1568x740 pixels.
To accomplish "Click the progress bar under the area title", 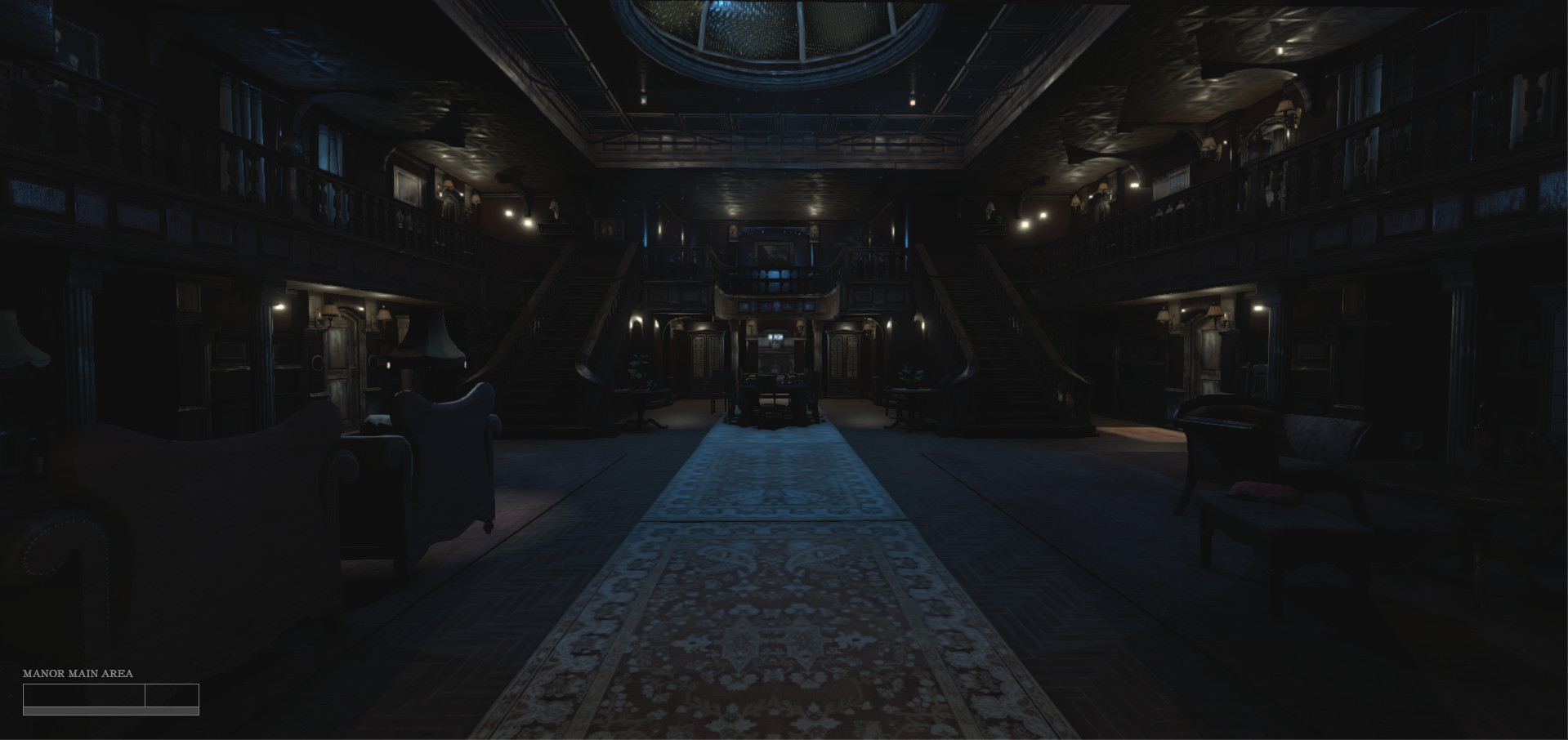I will (112, 711).
